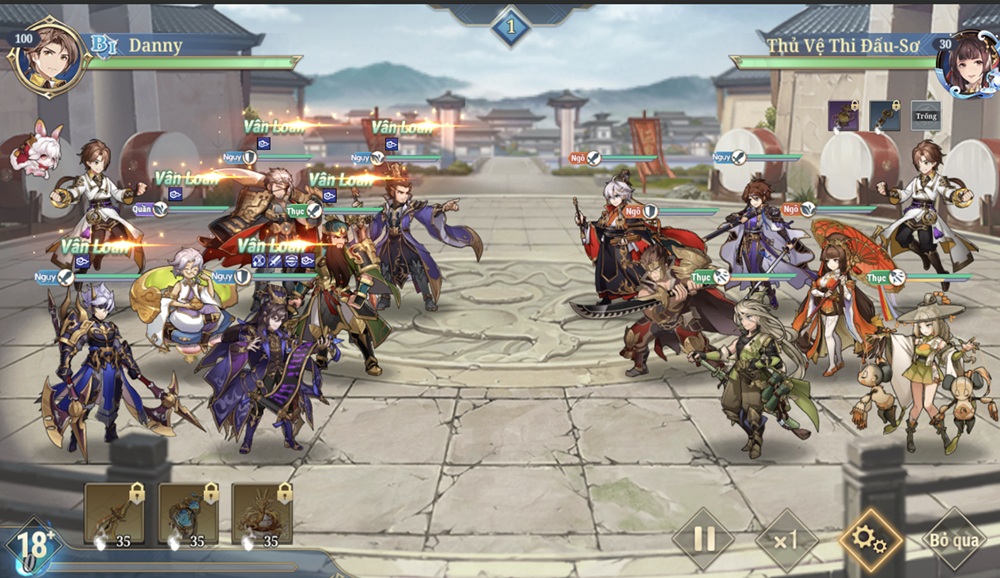Pause the battle
Viewport: 1000px width, 578px height.
[x=704, y=540]
